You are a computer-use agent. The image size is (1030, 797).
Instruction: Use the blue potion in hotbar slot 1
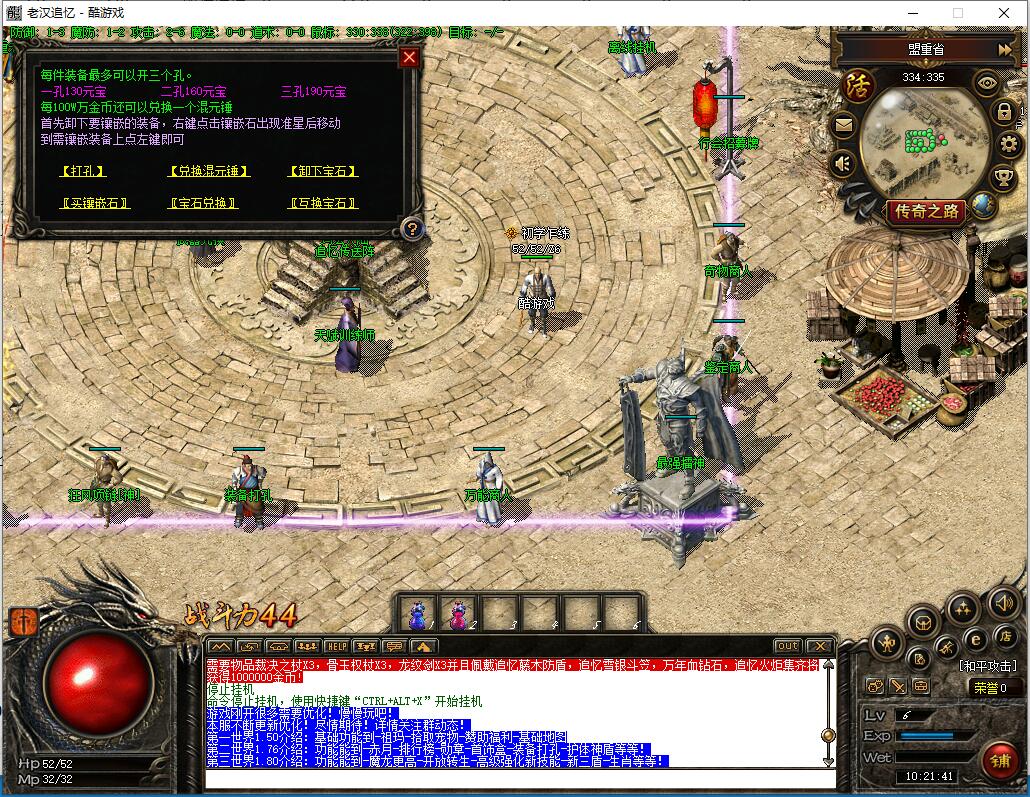click(x=417, y=612)
